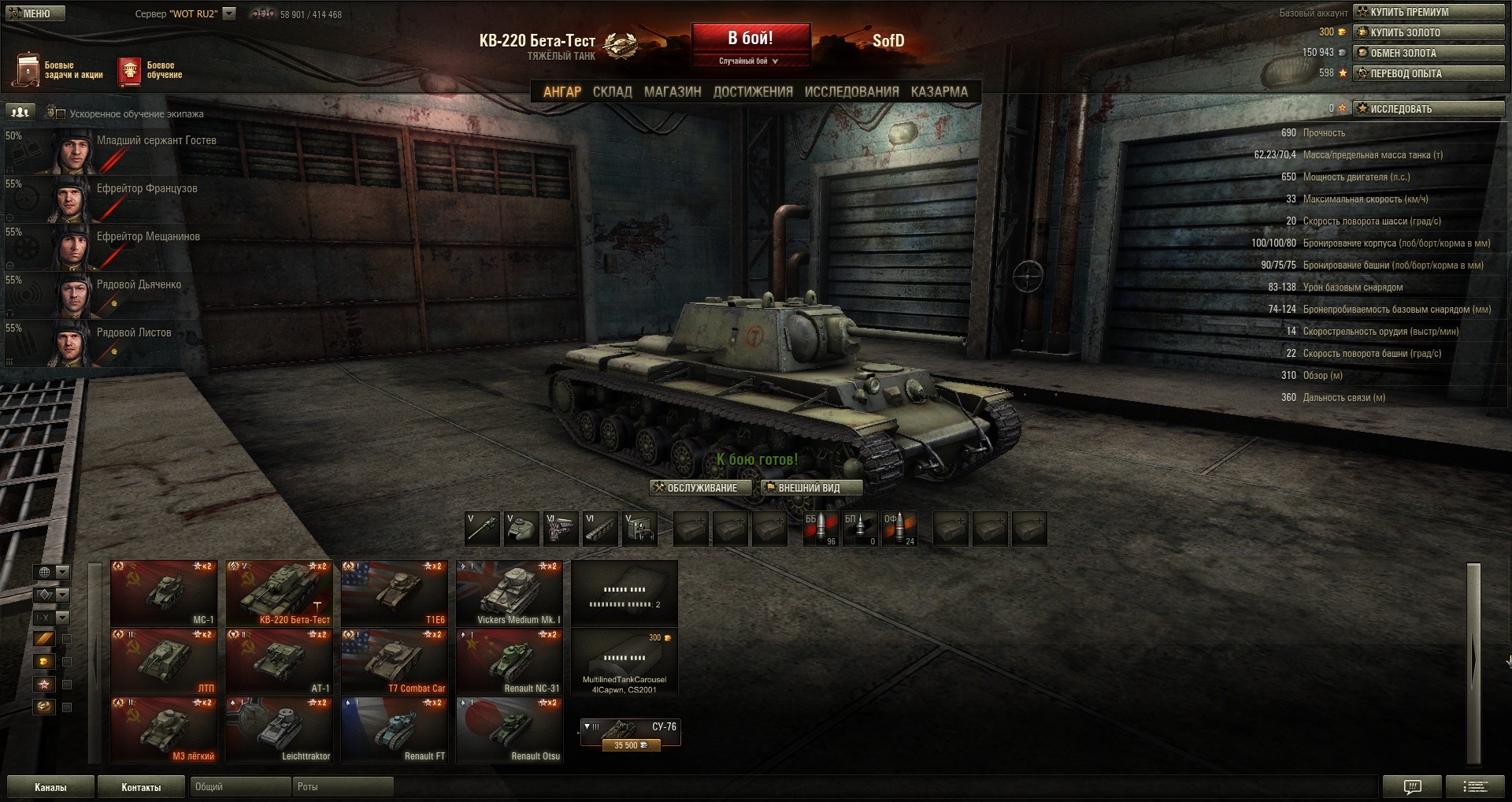Screen dimensions: 1512x802
Task: Toggle accelerated crew training checkbox
Action: click(x=61, y=113)
